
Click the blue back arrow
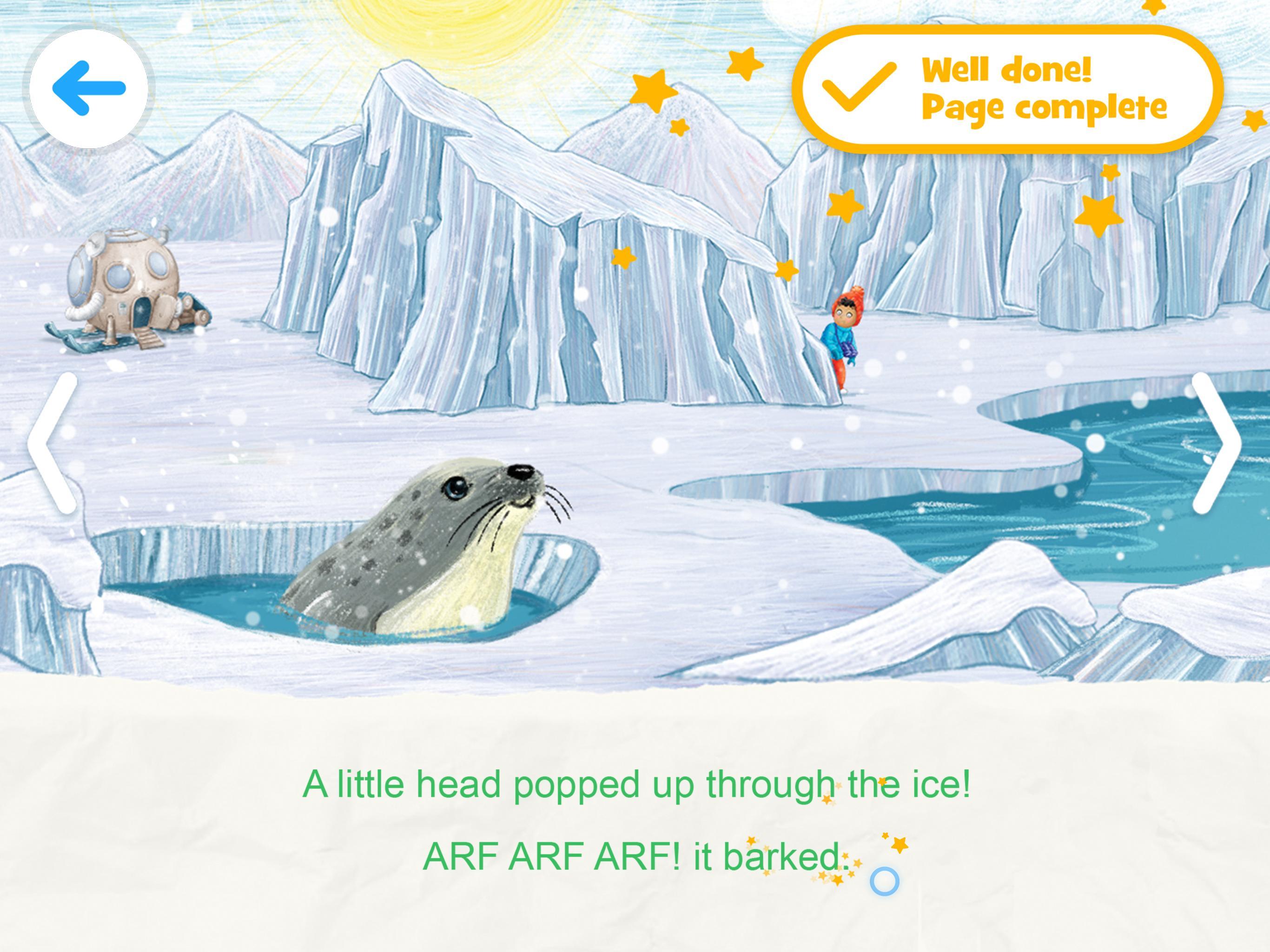pos(89,85)
